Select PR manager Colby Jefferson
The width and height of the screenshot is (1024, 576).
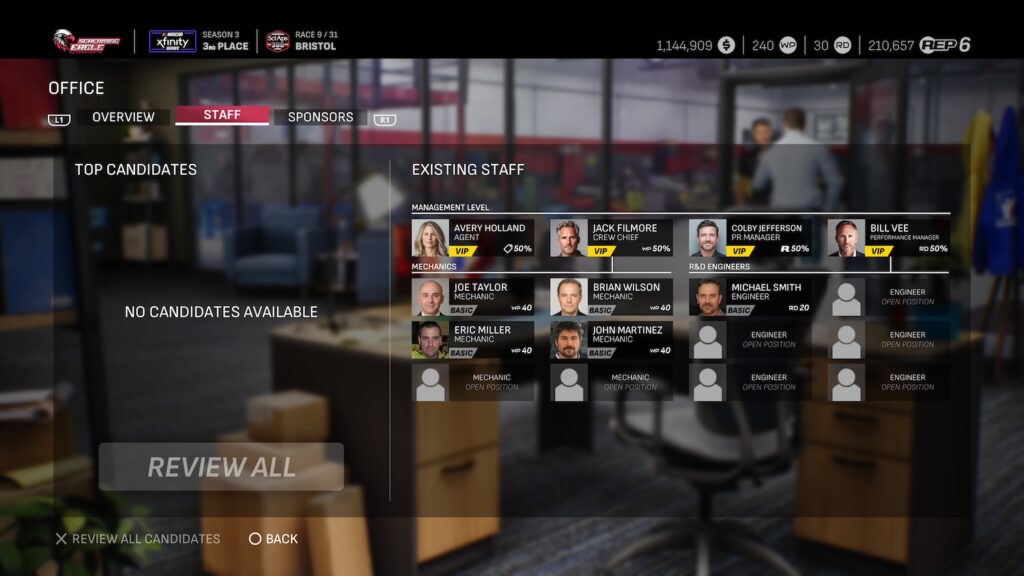pyautogui.click(x=749, y=238)
